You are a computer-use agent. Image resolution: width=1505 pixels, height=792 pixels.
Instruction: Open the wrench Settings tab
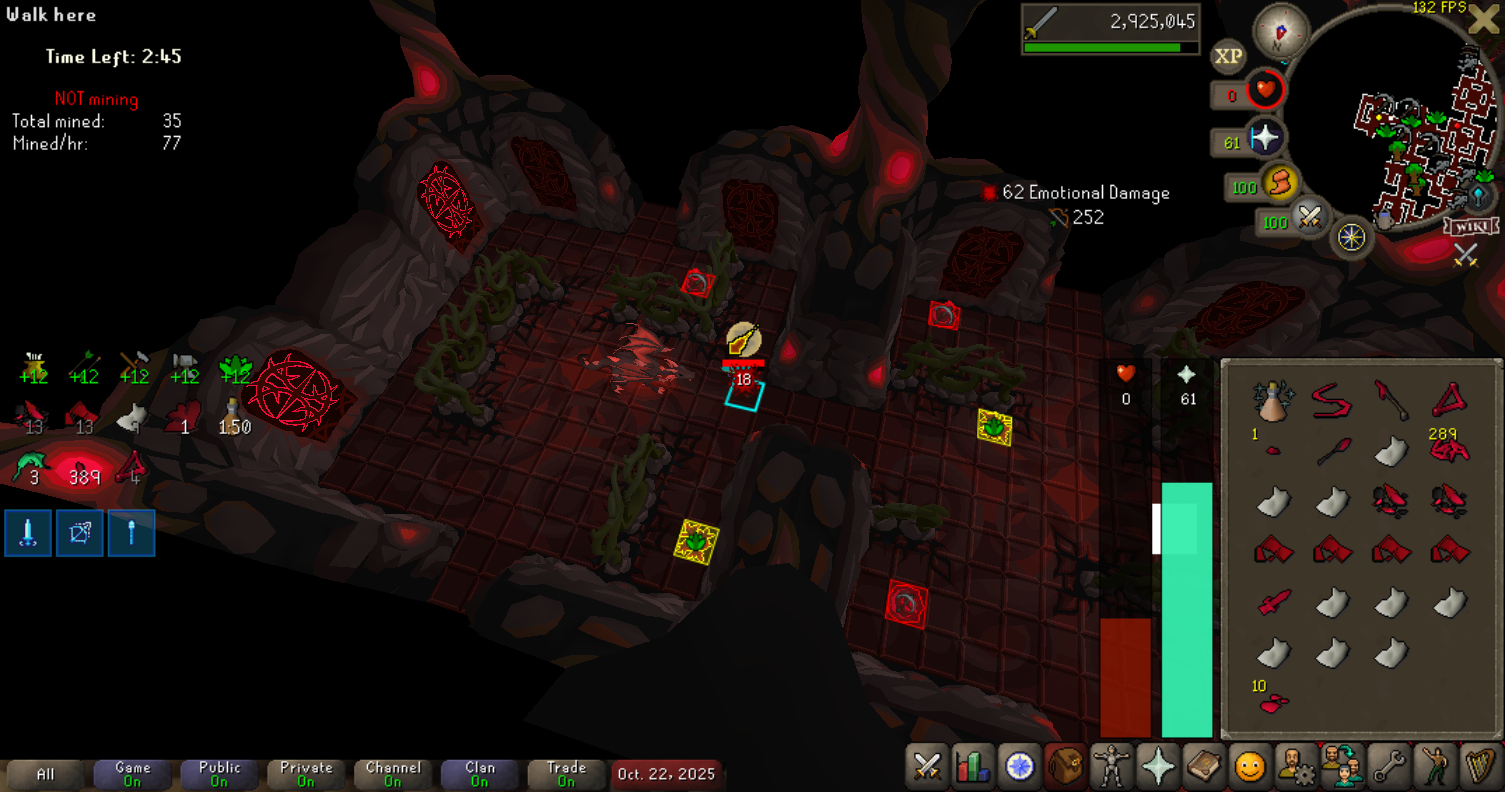click(x=1389, y=767)
